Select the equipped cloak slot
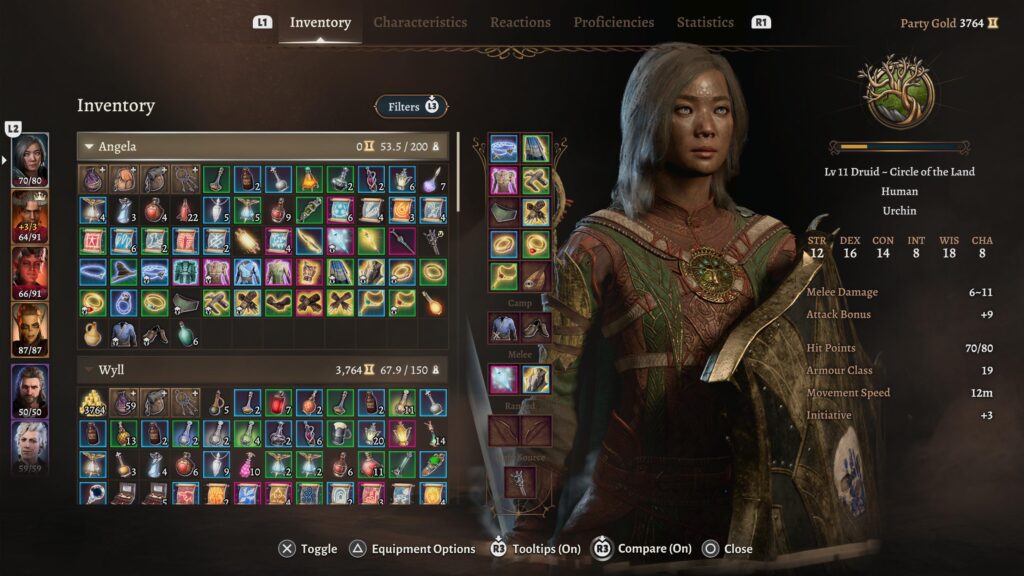Screen dimensions: 1024x576 pos(536,149)
